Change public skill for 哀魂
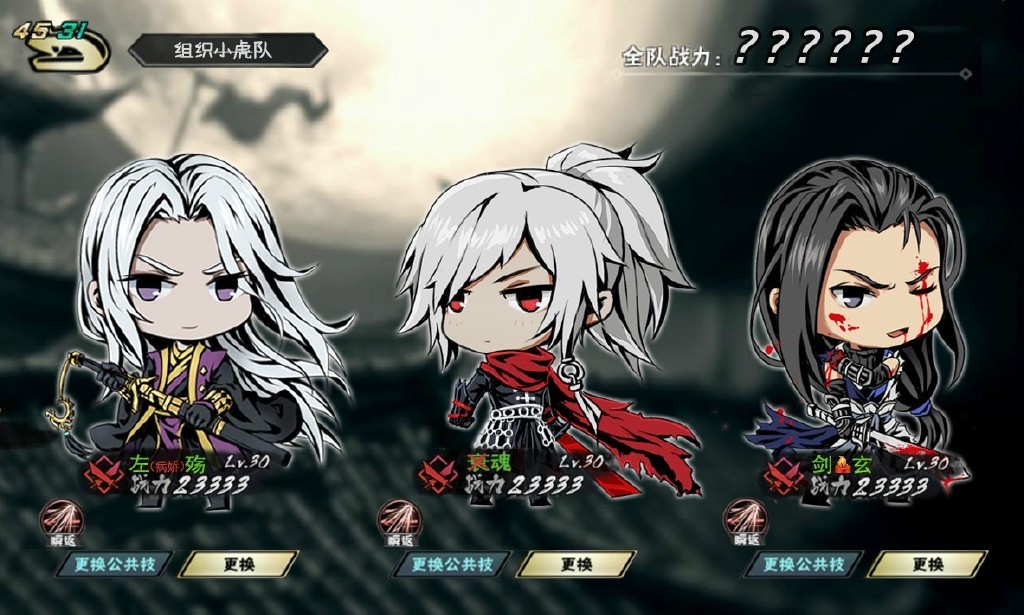 (x=452, y=565)
